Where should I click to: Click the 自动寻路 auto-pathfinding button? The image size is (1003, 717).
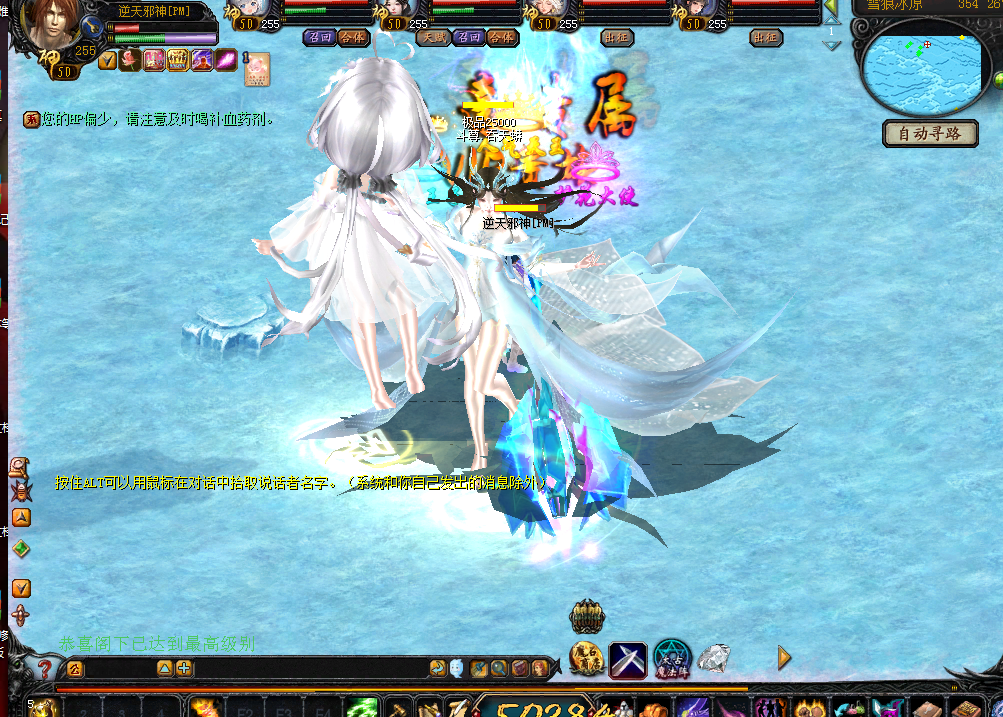point(930,133)
